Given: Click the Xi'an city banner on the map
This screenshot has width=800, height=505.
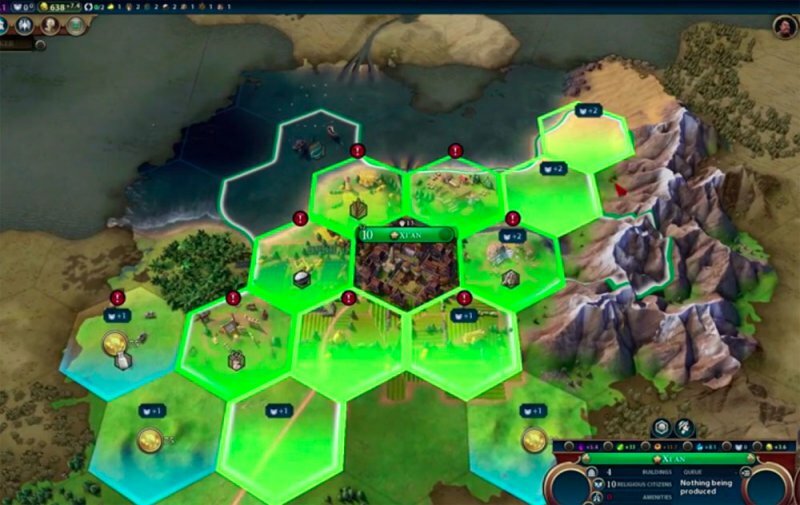Looking at the screenshot, I should point(407,235).
